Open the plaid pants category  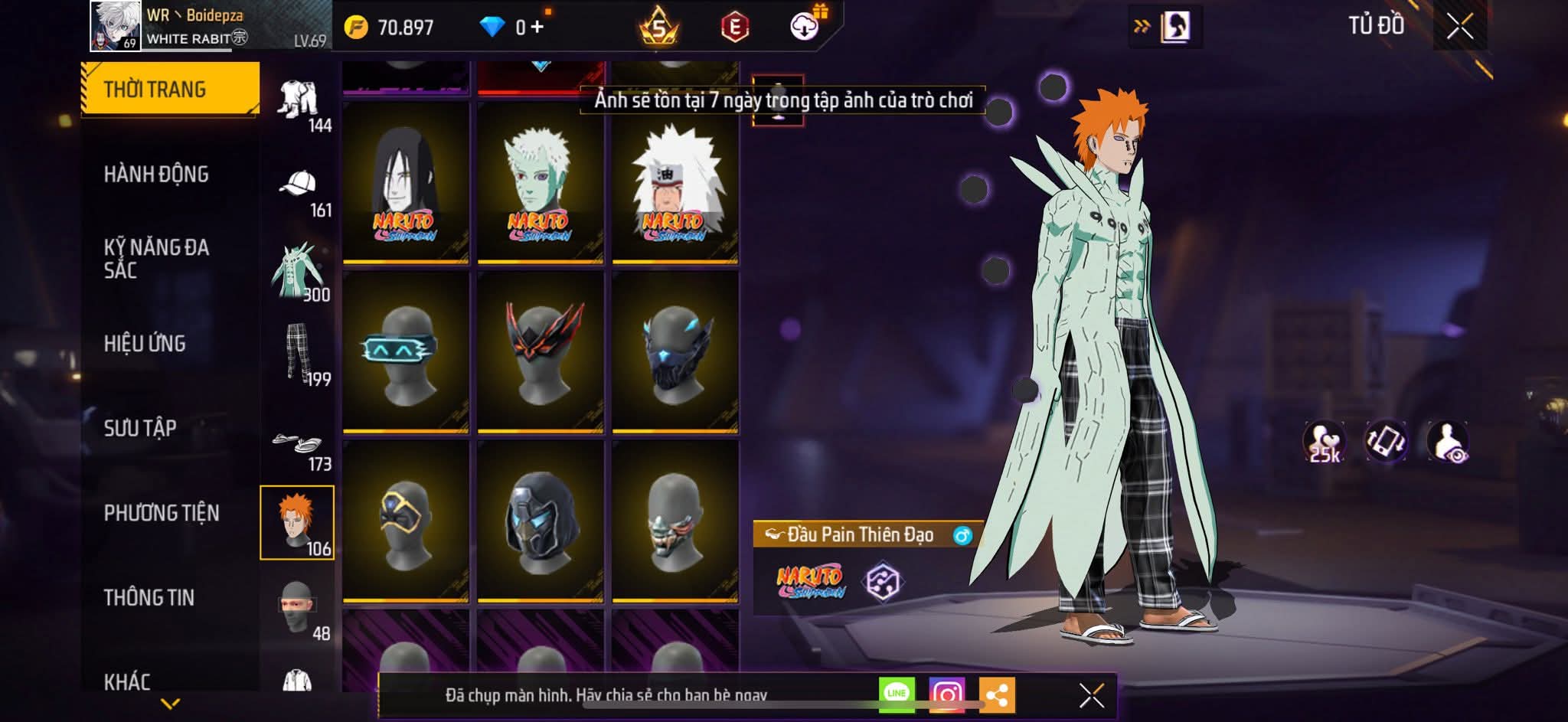coord(299,354)
